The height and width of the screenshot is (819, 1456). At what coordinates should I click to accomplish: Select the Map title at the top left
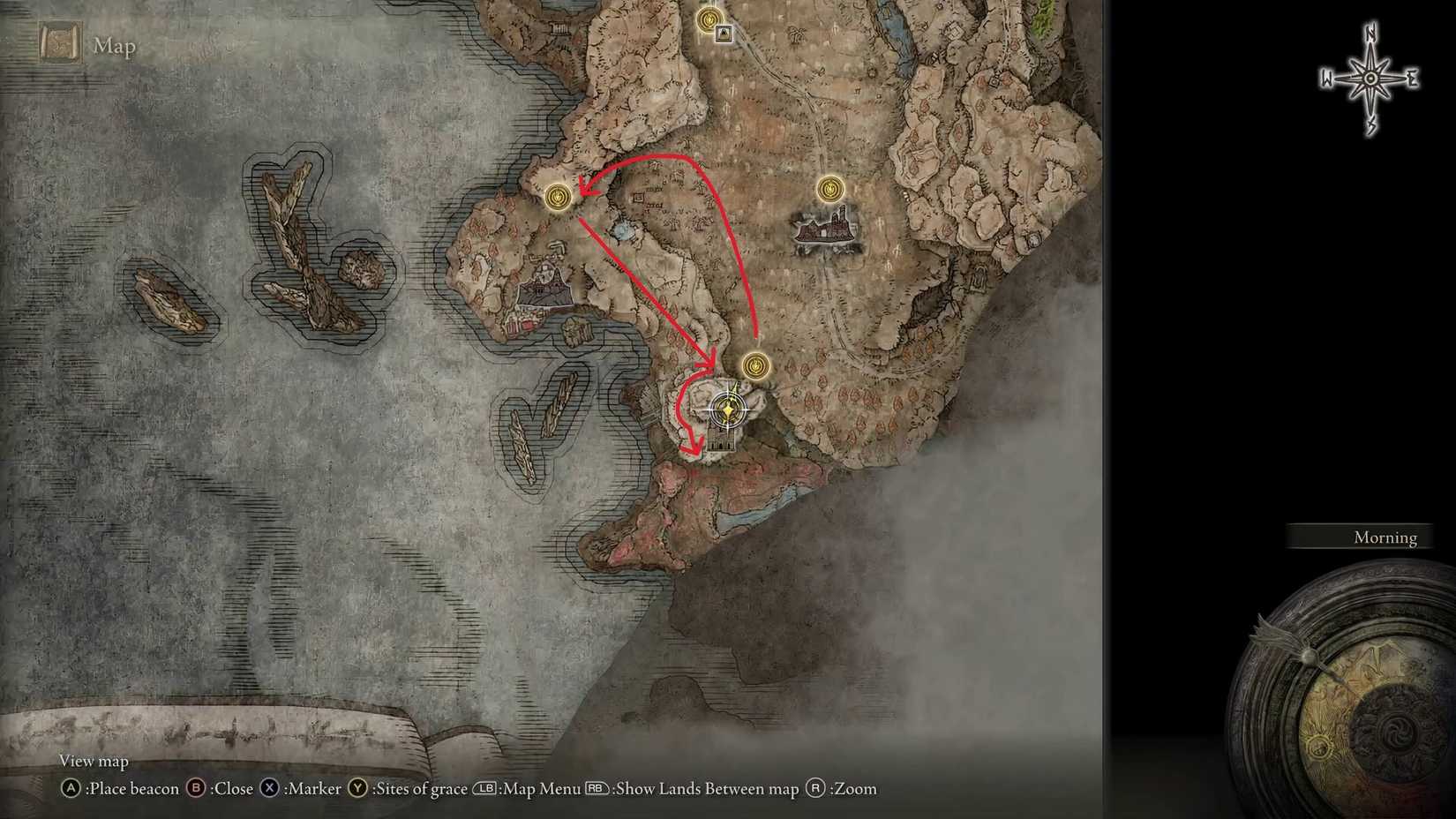click(114, 46)
